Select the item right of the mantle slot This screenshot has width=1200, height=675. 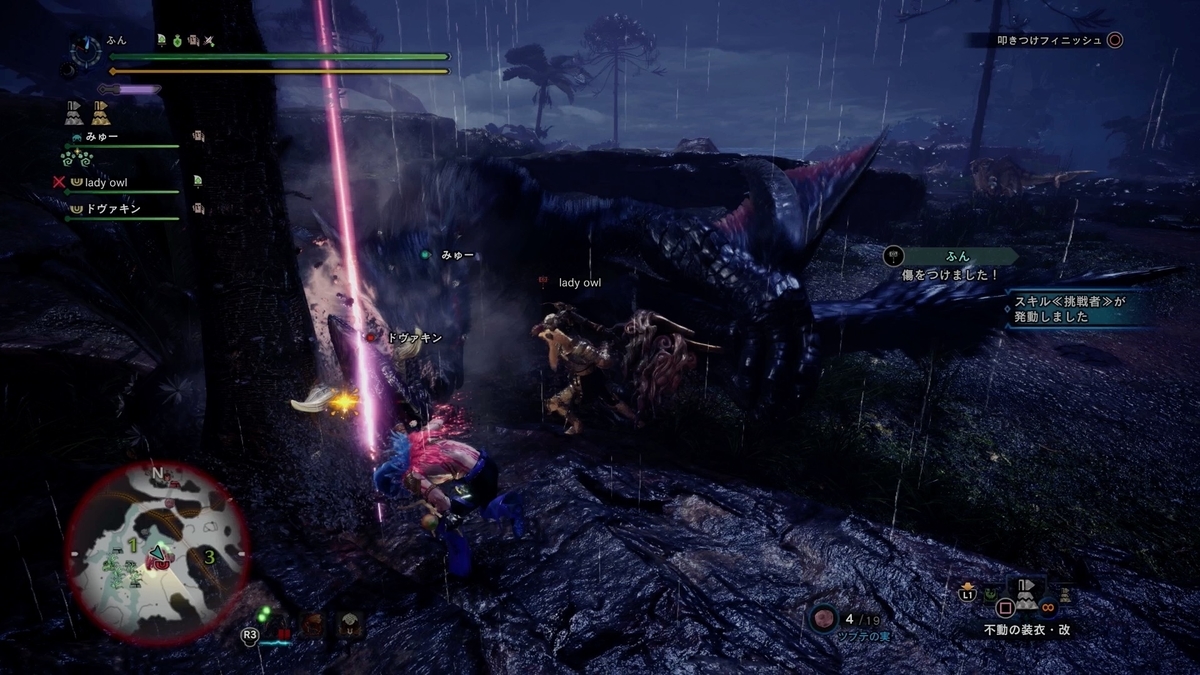pyautogui.click(x=1066, y=594)
